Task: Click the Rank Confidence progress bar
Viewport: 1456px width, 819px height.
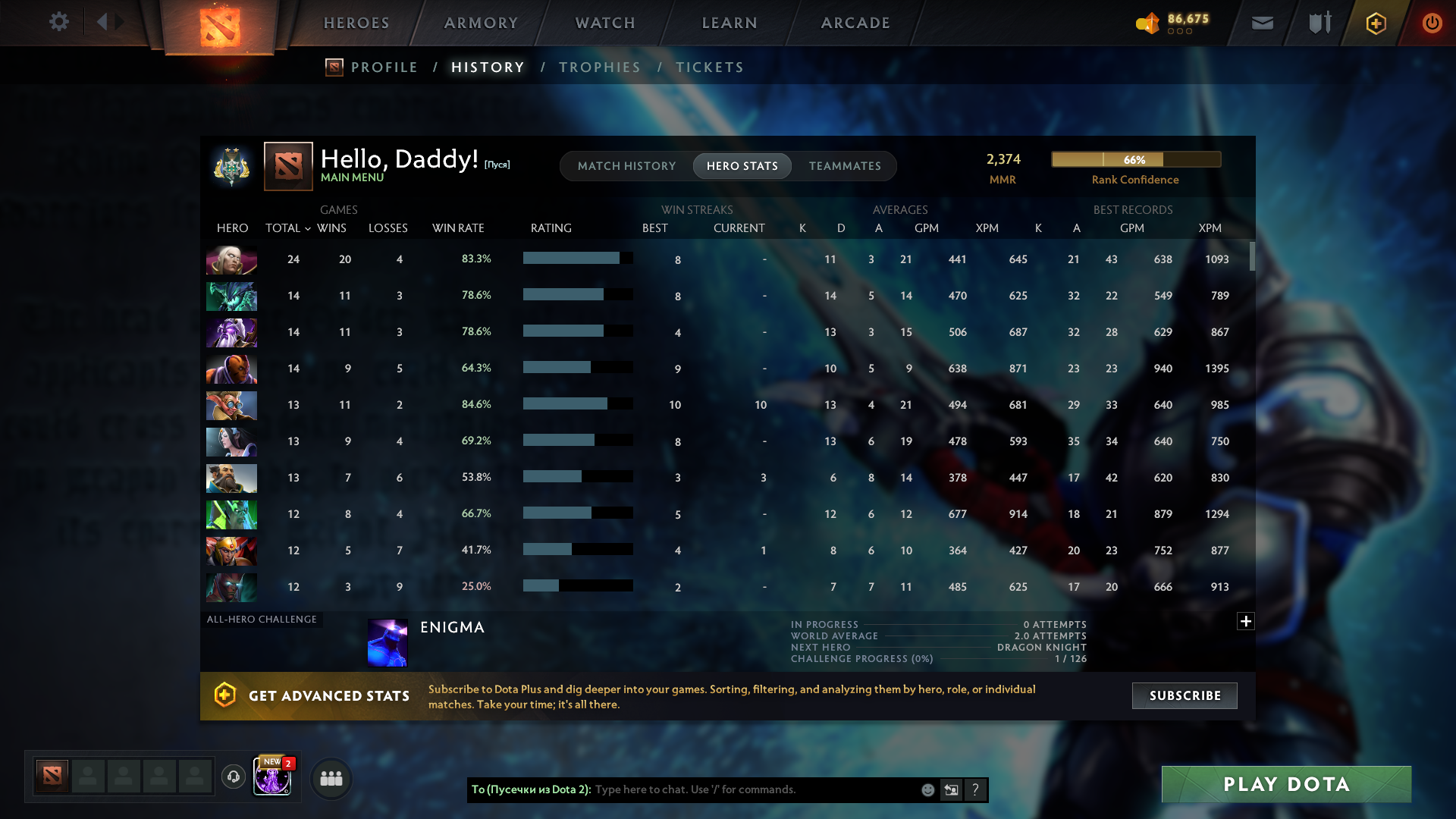Action: coord(1135,159)
